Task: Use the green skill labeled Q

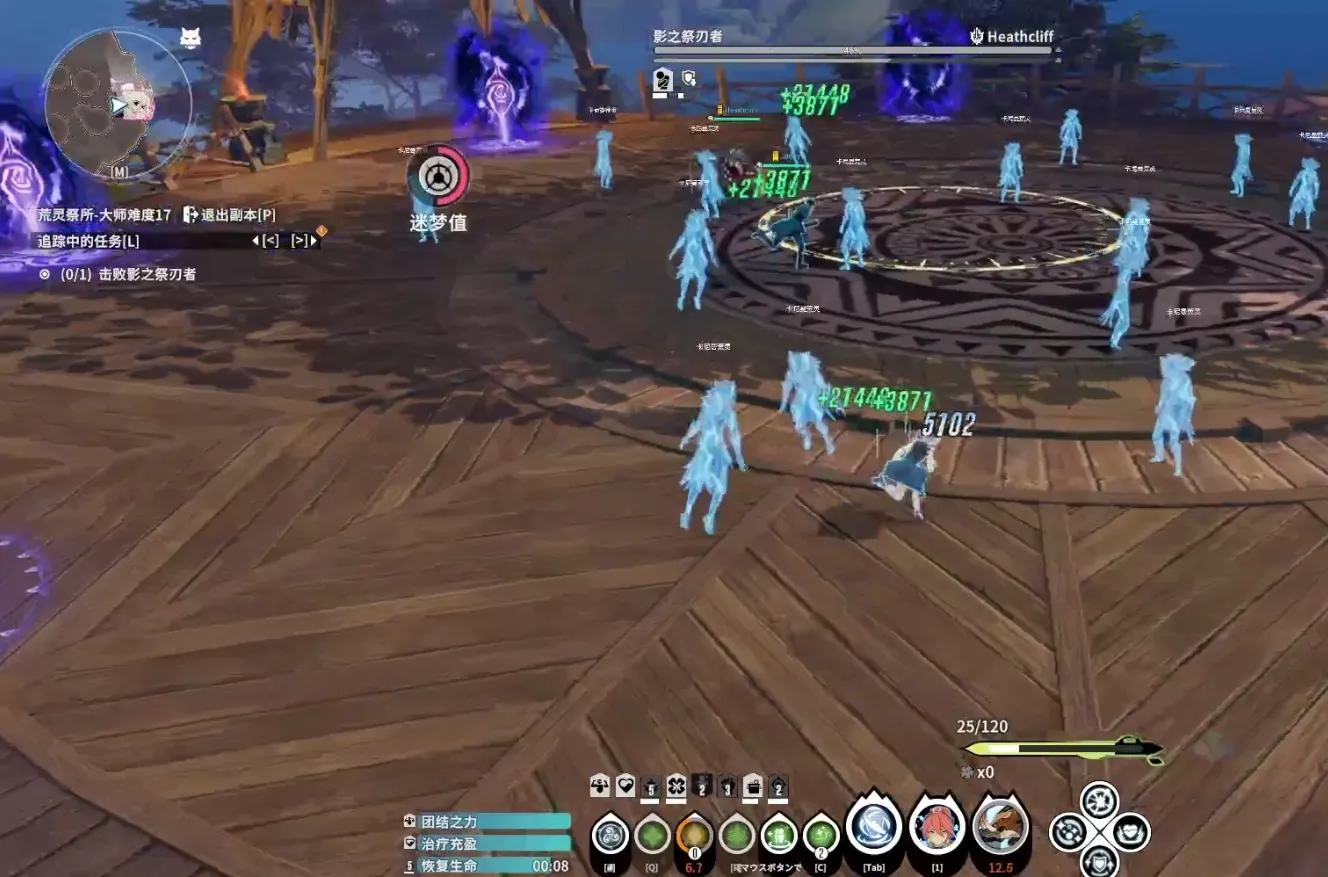Action: [652, 833]
